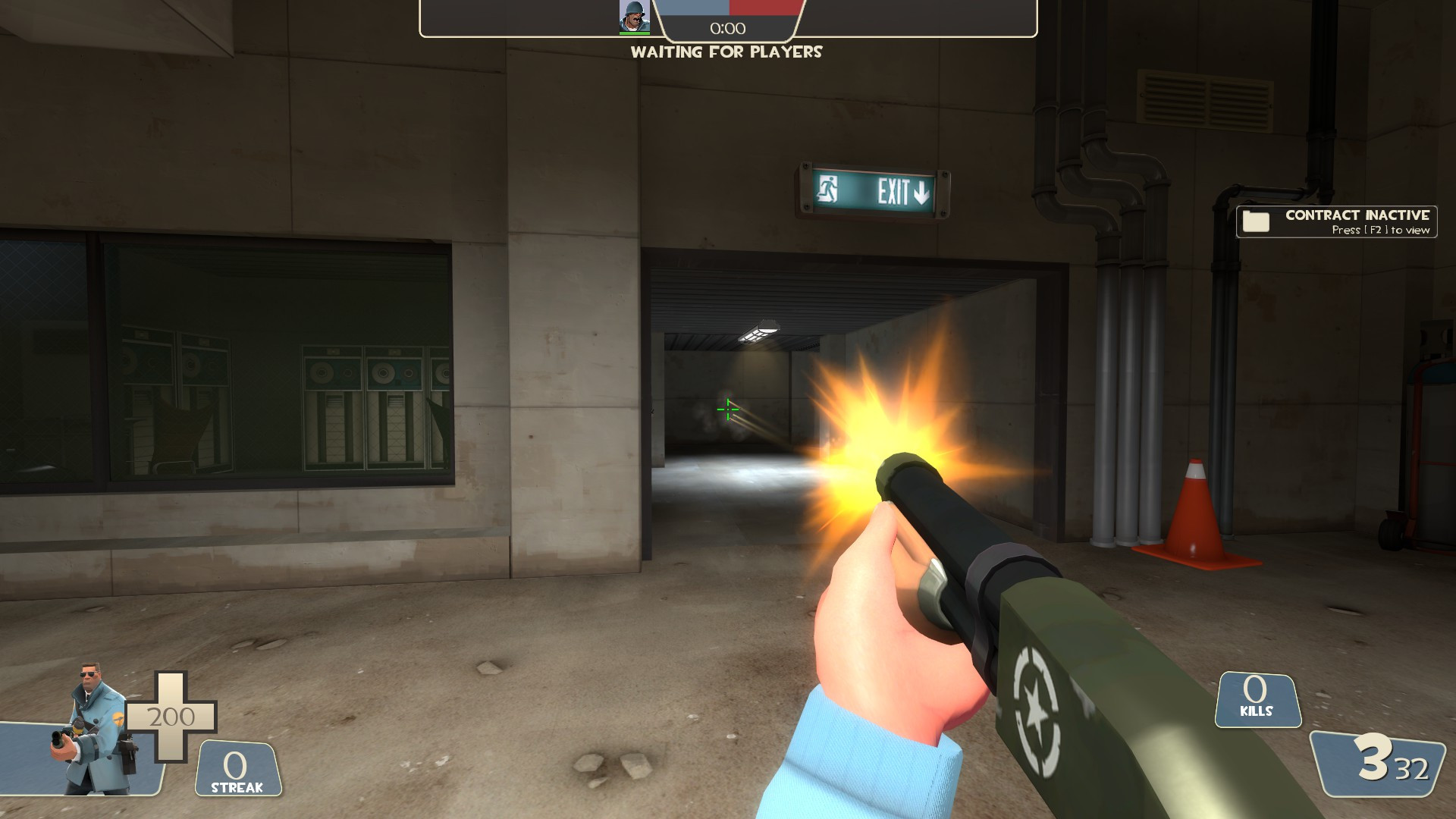Screen dimensions: 1456x819
Task: Click the green crosshair in the center
Action: 727,409
